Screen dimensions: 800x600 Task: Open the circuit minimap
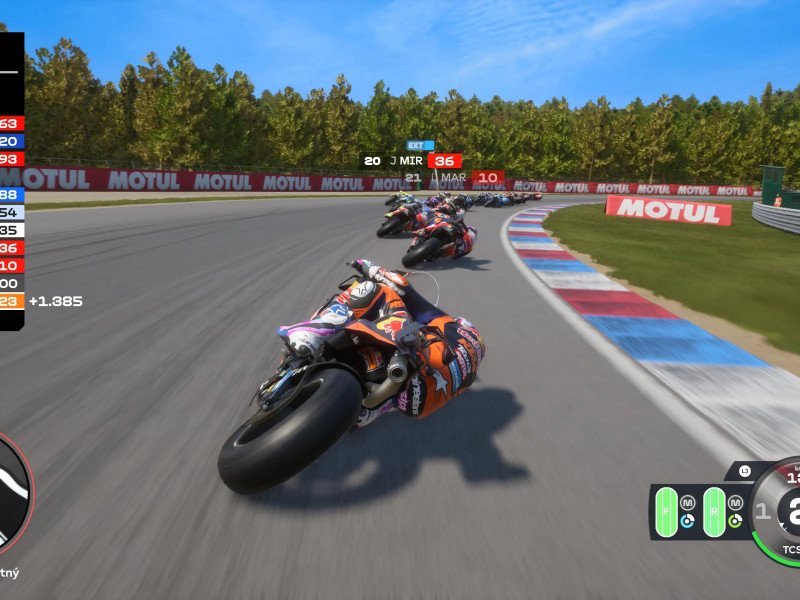tap(12, 495)
